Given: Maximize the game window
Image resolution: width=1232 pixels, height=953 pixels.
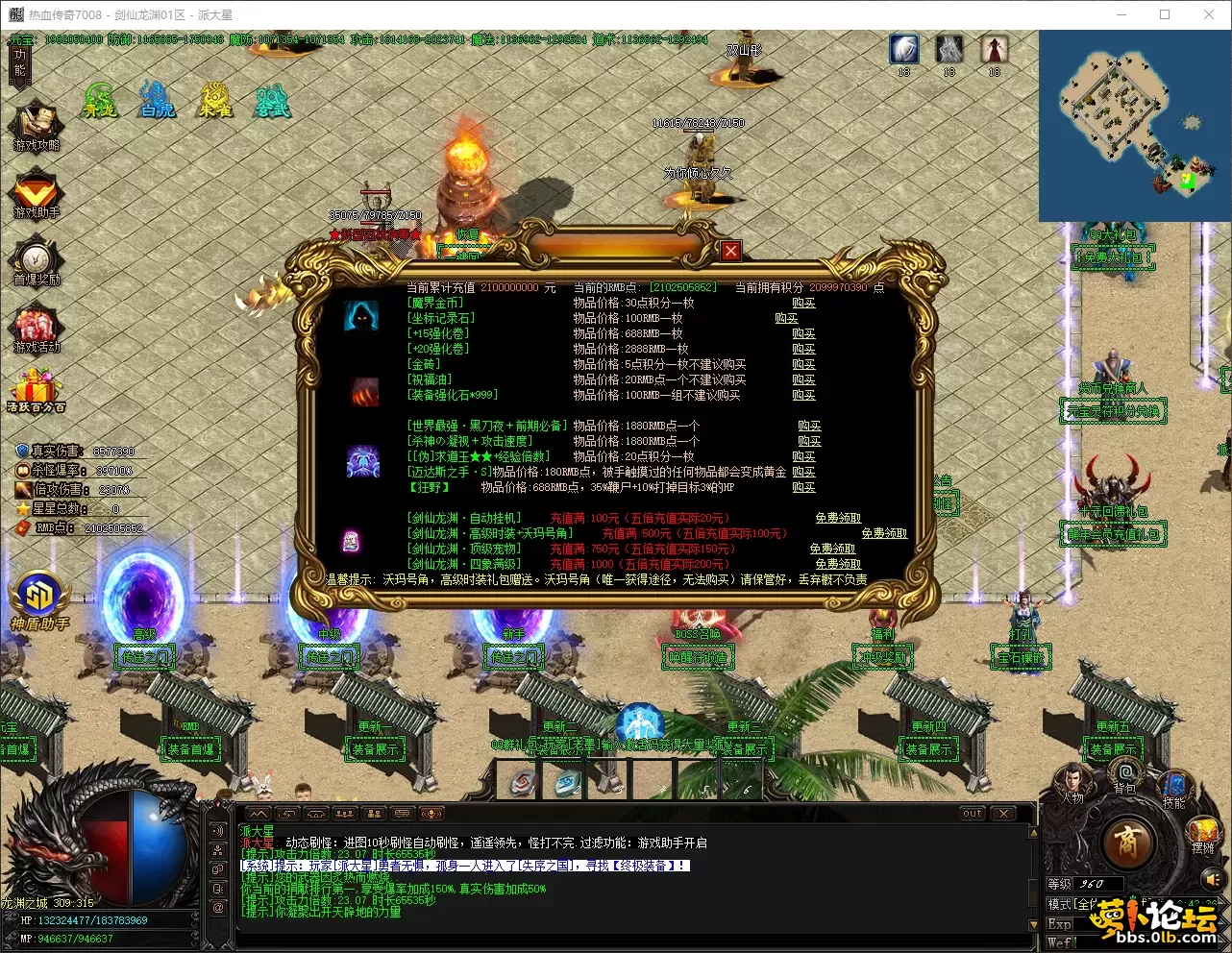Looking at the screenshot, I should 1165,14.
